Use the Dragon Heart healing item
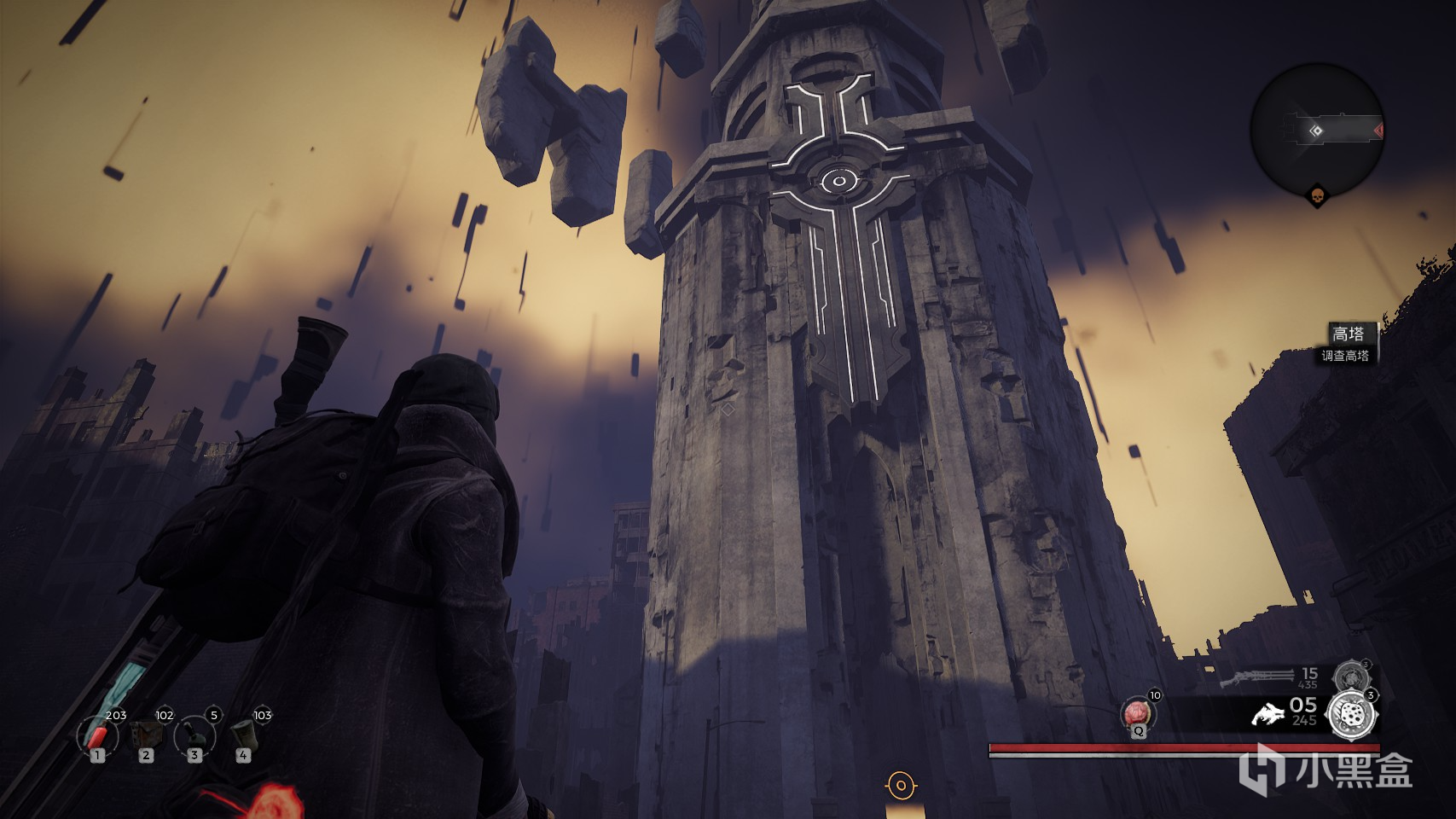 click(x=1138, y=713)
